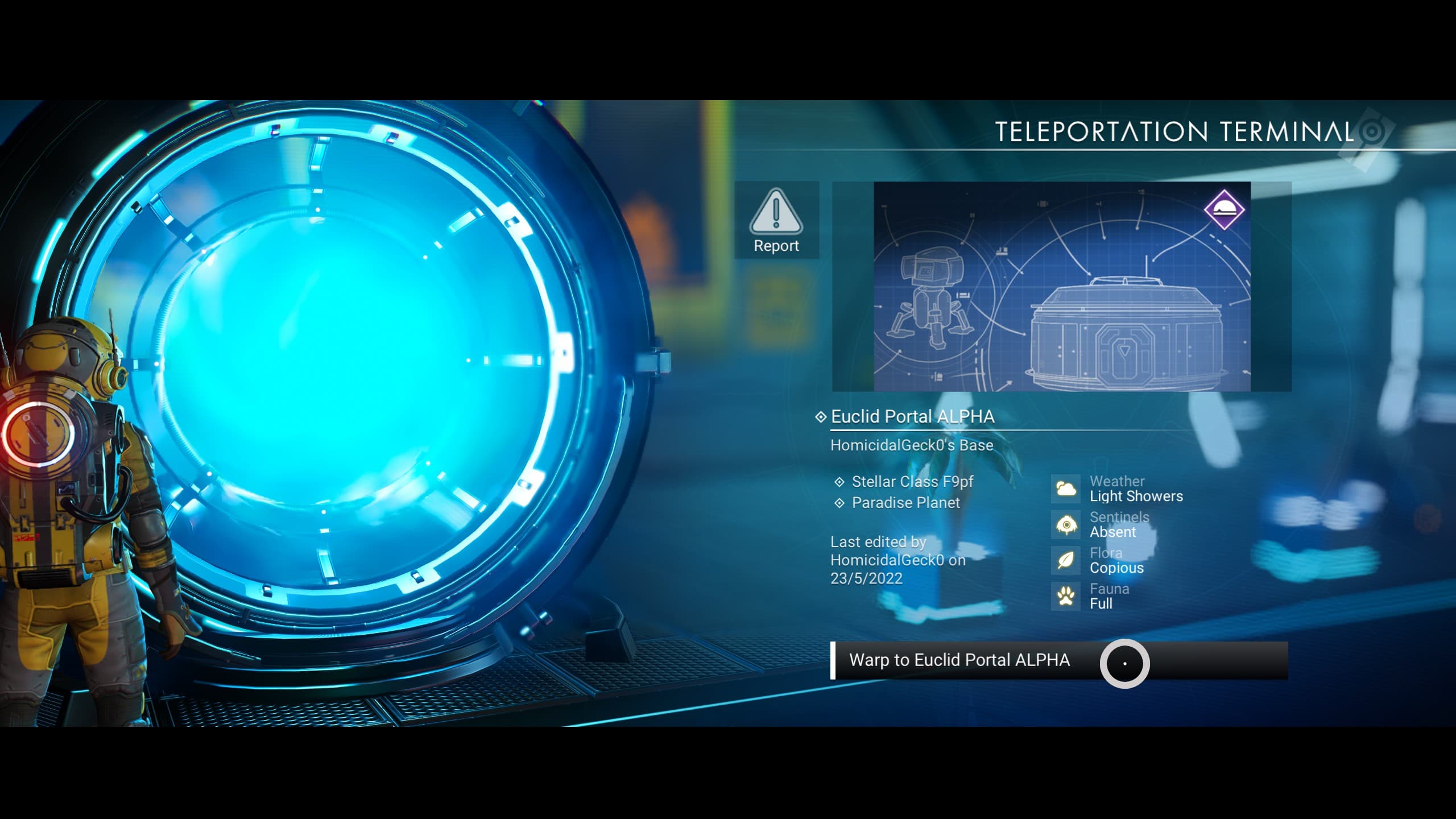Select the base blueprint thumbnail image
The height and width of the screenshot is (819, 1456).
[1061, 286]
